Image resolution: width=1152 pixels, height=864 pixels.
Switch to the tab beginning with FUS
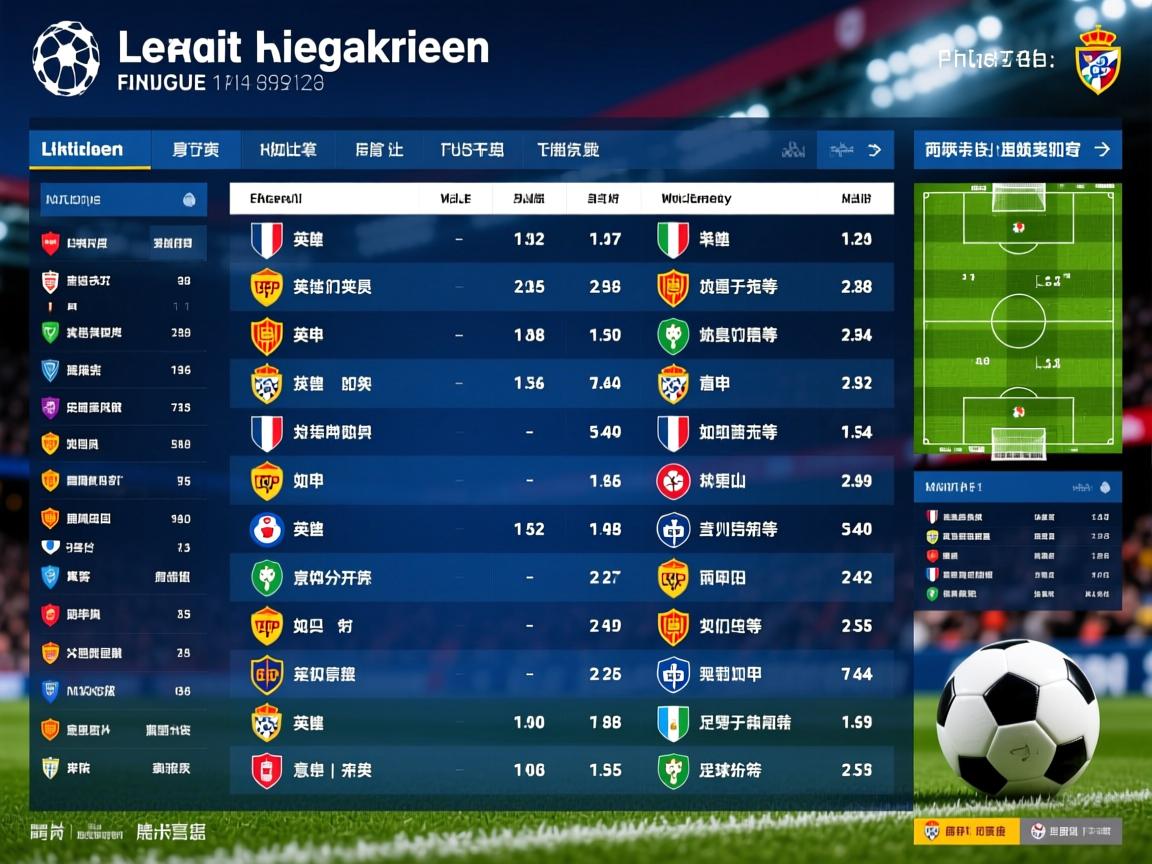(x=471, y=150)
